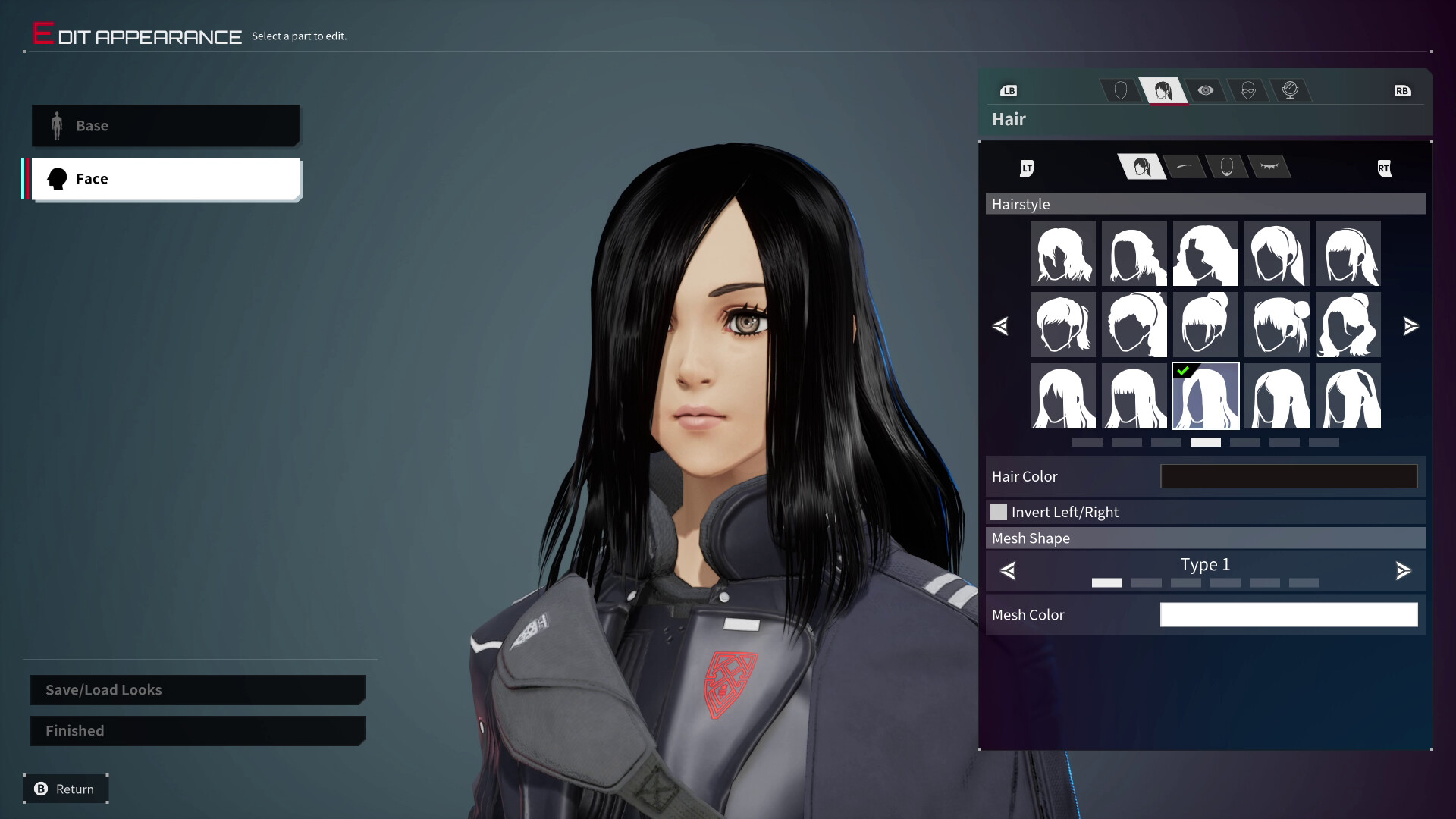Enable the Invert Left/Right option
This screenshot has width=1456, height=819.
click(x=999, y=512)
